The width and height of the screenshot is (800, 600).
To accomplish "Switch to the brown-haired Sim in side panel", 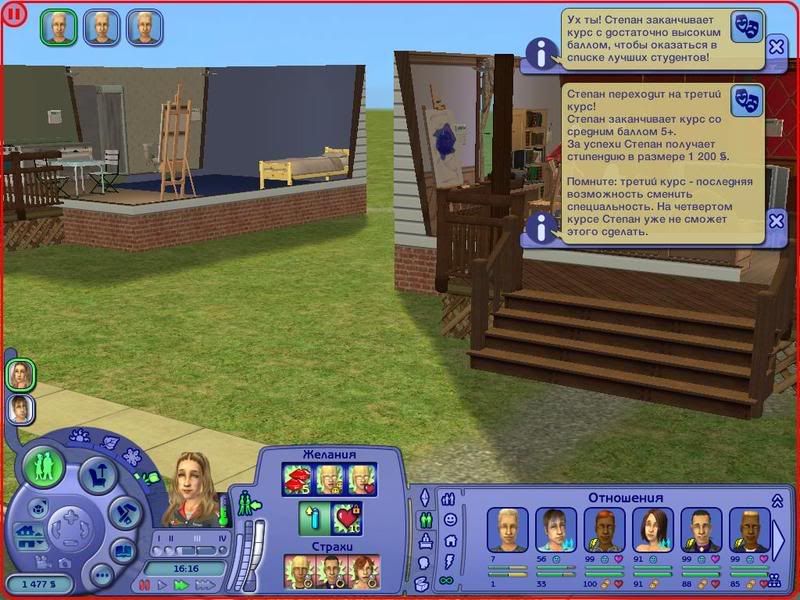I will [x=19, y=407].
